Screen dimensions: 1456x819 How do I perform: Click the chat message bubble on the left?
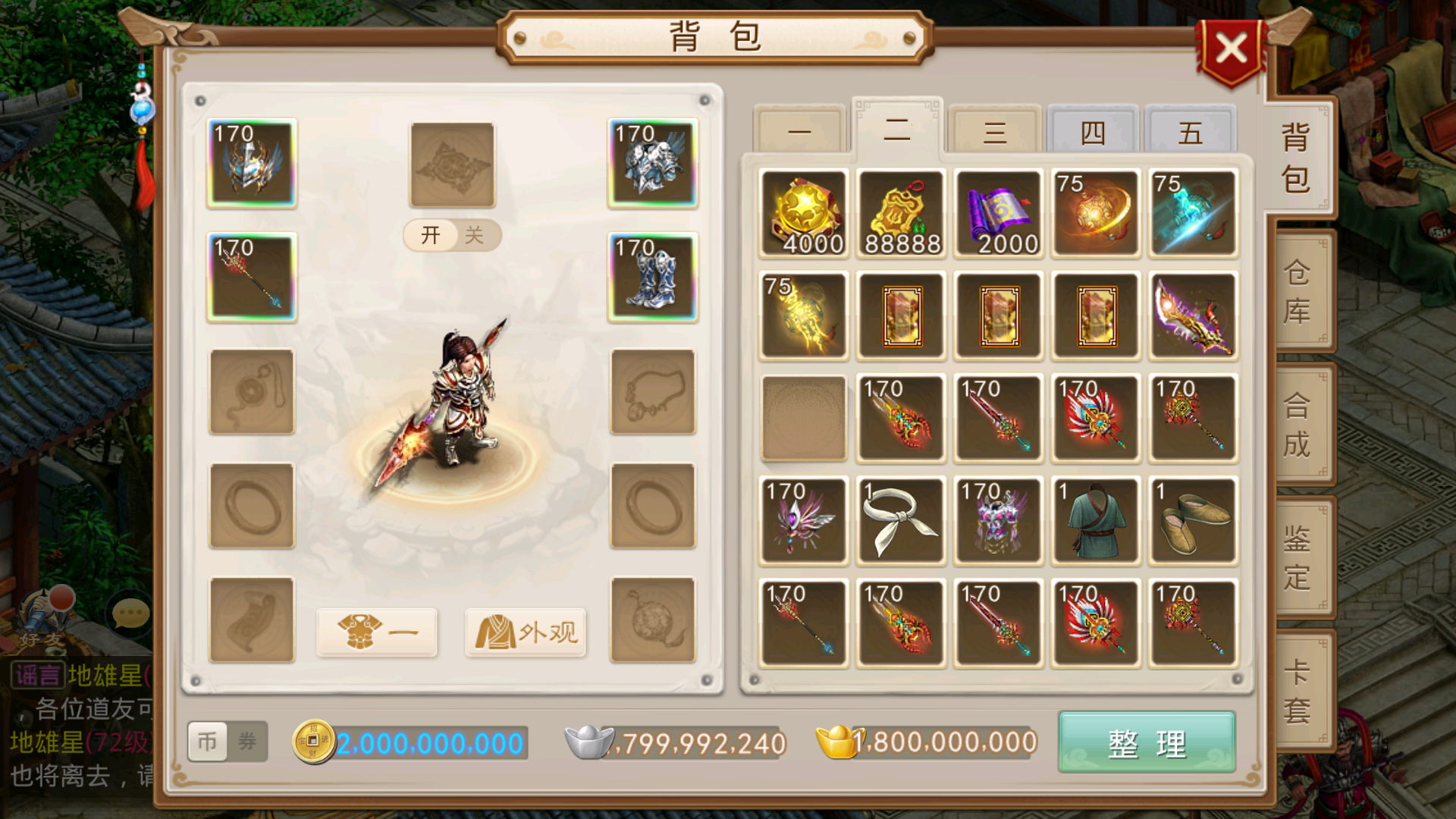pos(127,613)
